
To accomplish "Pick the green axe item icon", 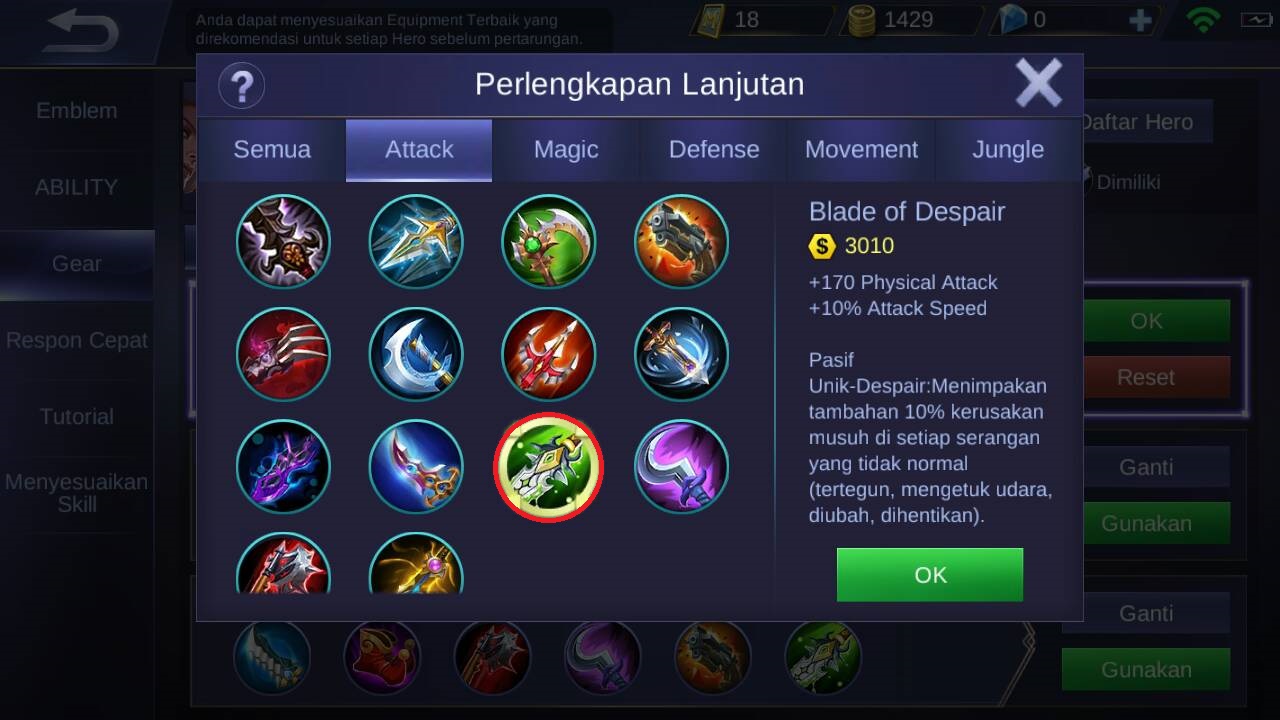I will point(548,241).
